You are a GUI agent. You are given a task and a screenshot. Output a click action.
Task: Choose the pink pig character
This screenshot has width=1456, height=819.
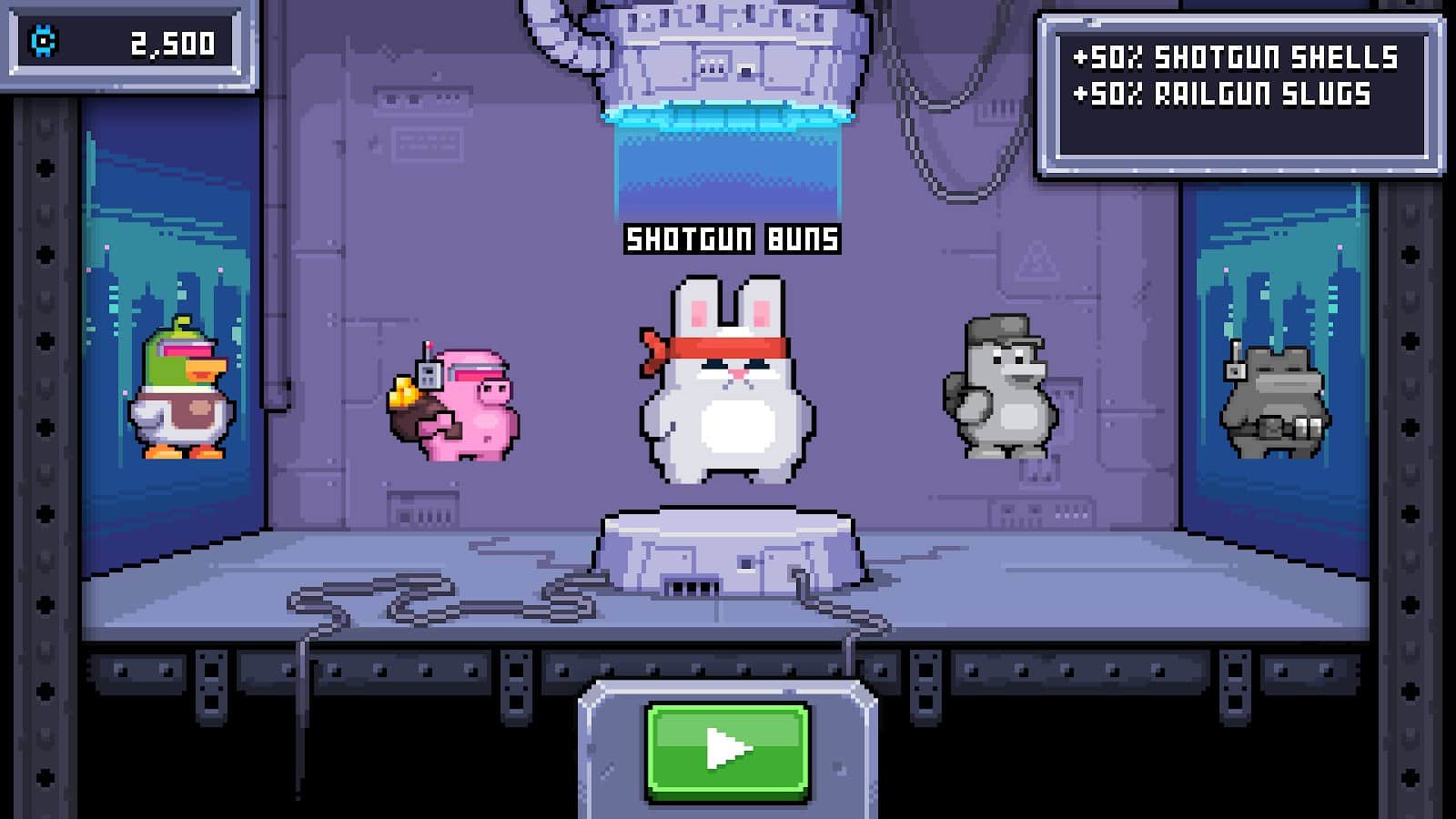point(457,405)
